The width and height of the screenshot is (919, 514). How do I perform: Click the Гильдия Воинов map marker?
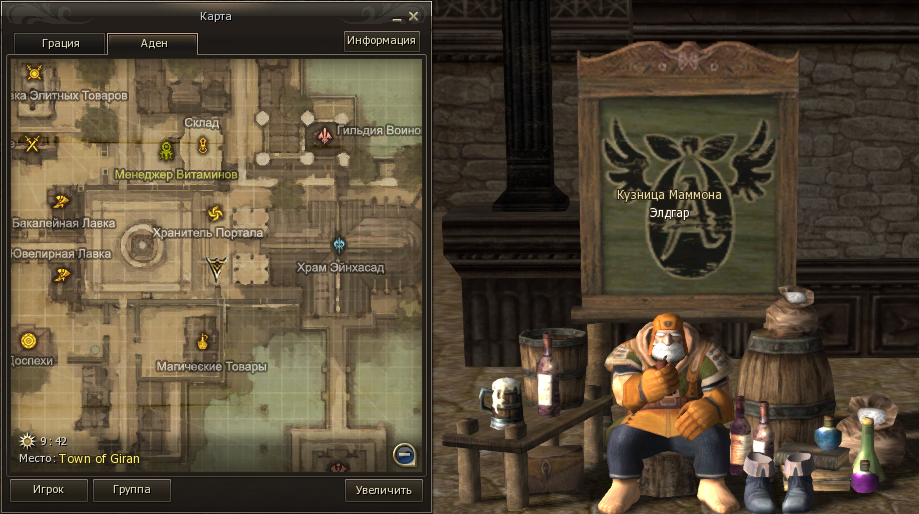324,134
